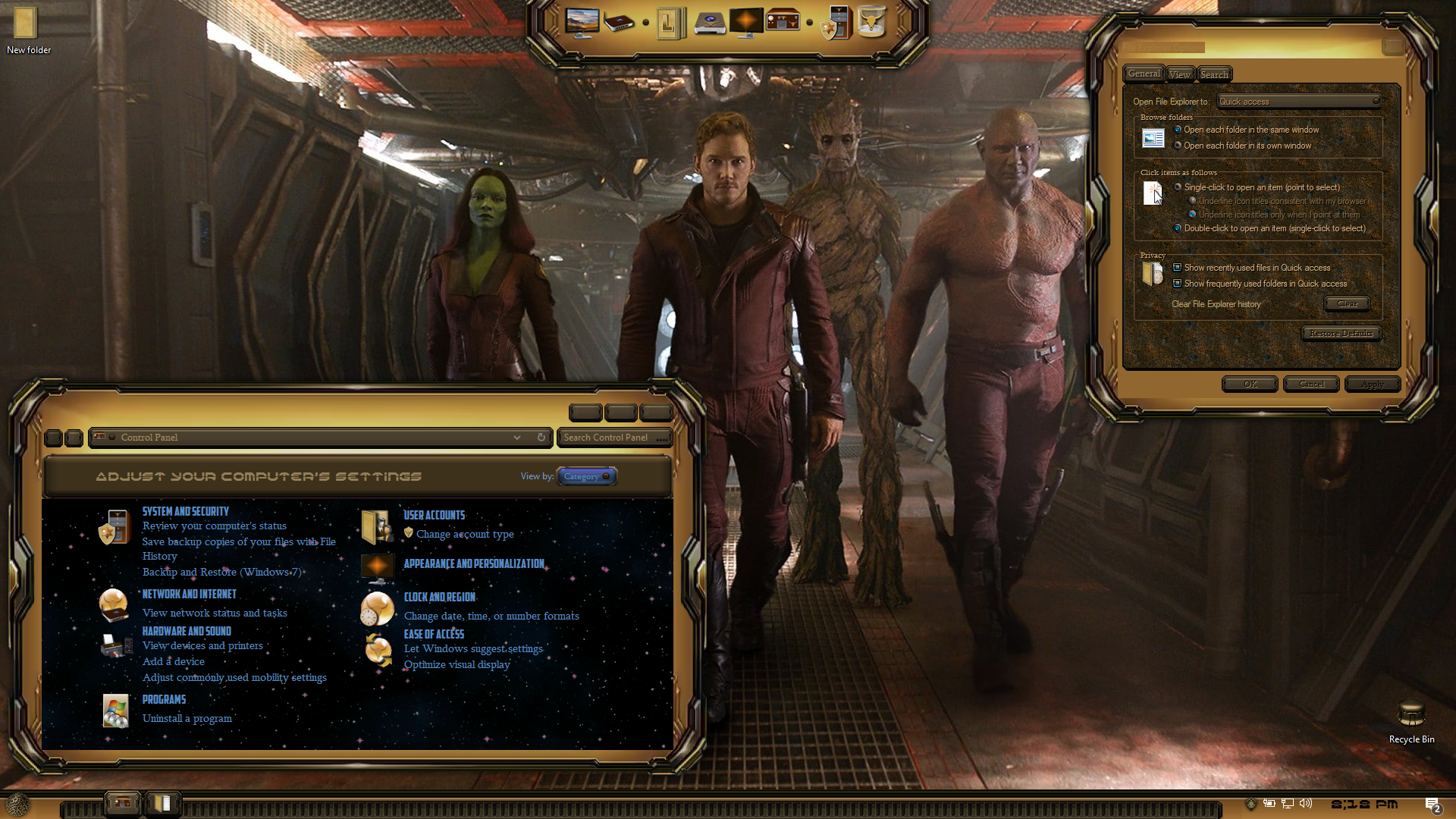Clear File Explorer history
This screenshot has height=819, width=1456.
pyautogui.click(x=1347, y=304)
